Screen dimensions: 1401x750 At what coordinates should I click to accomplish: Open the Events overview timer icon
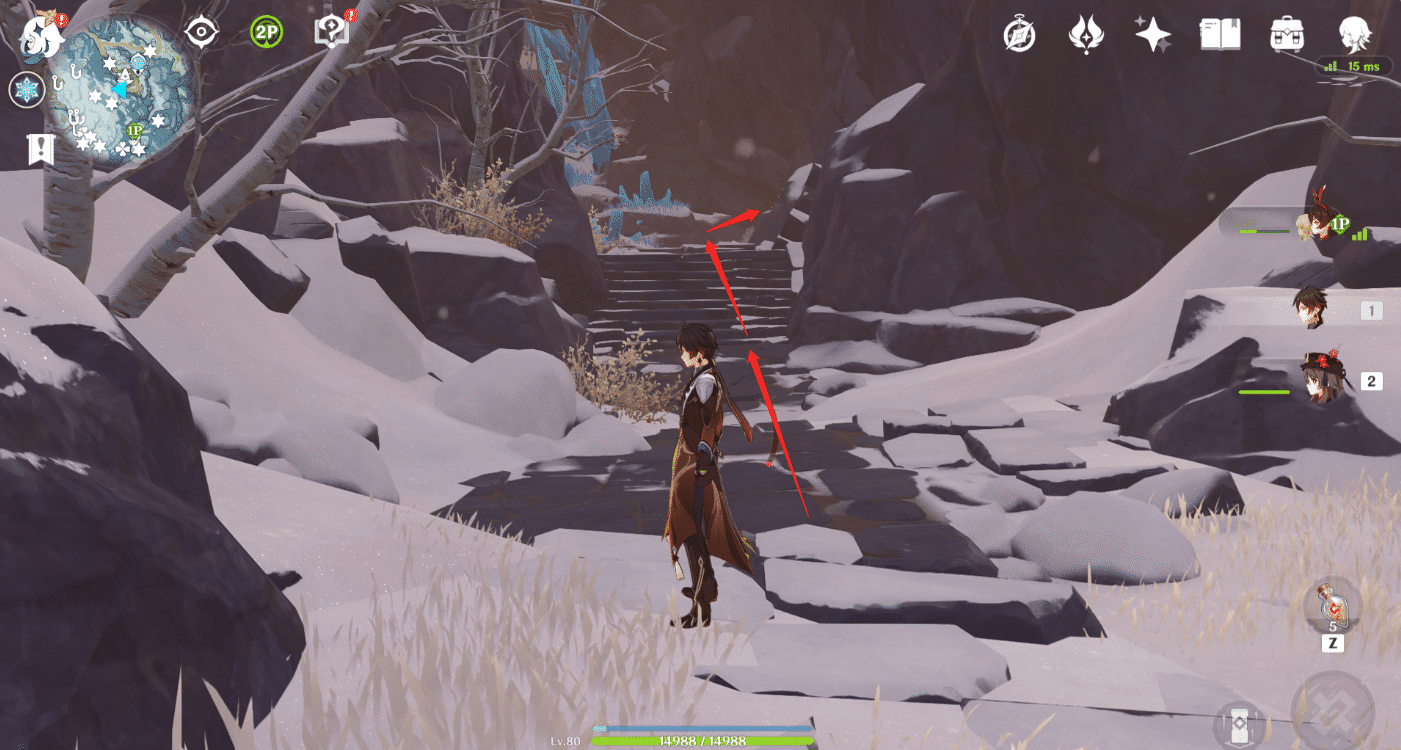[1019, 35]
